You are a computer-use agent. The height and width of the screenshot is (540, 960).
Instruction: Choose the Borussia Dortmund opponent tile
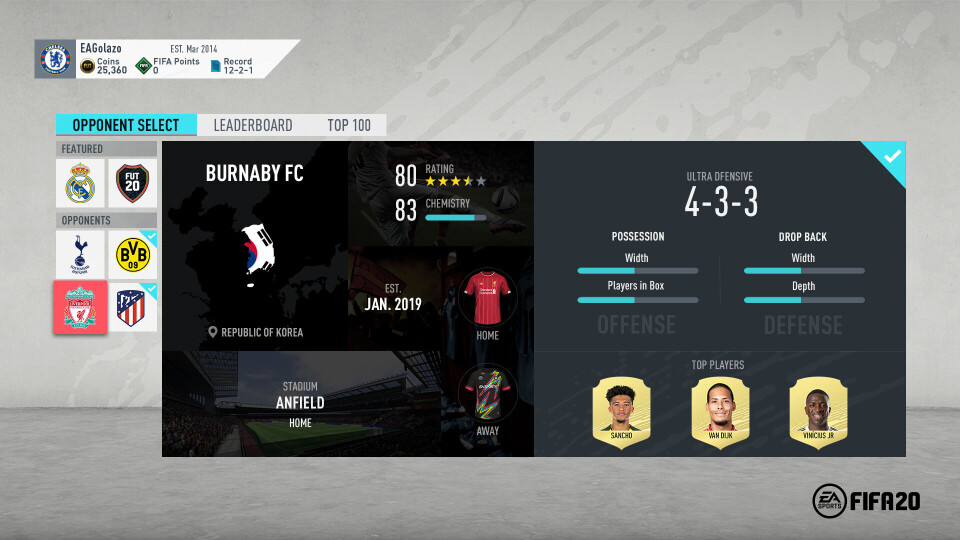coord(132,255)
